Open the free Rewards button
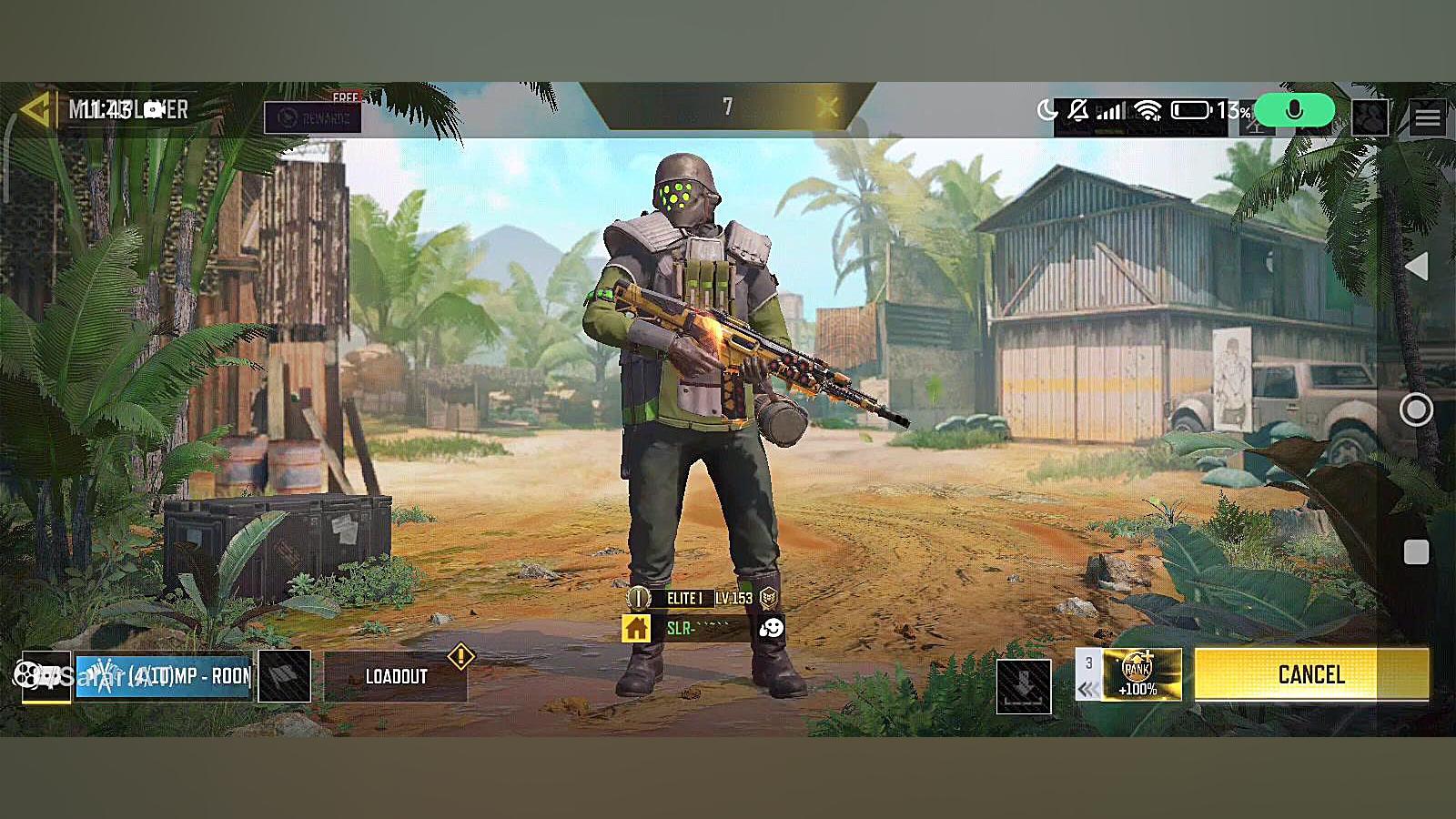Image resolution: width=1456 pixels, height=819 pixels. tap(312, 116)
